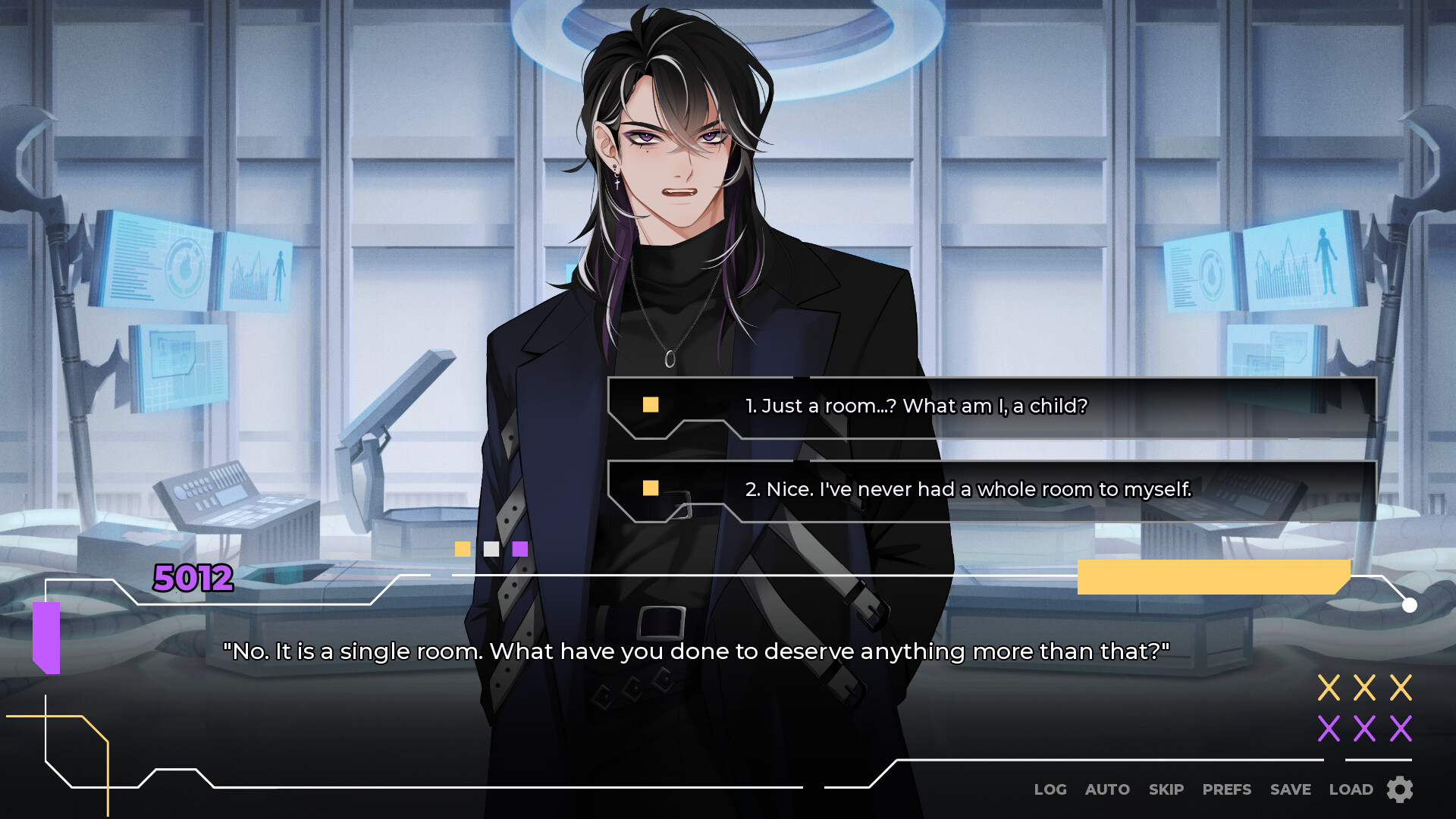Enable AUTO text advance mode

1106,789
